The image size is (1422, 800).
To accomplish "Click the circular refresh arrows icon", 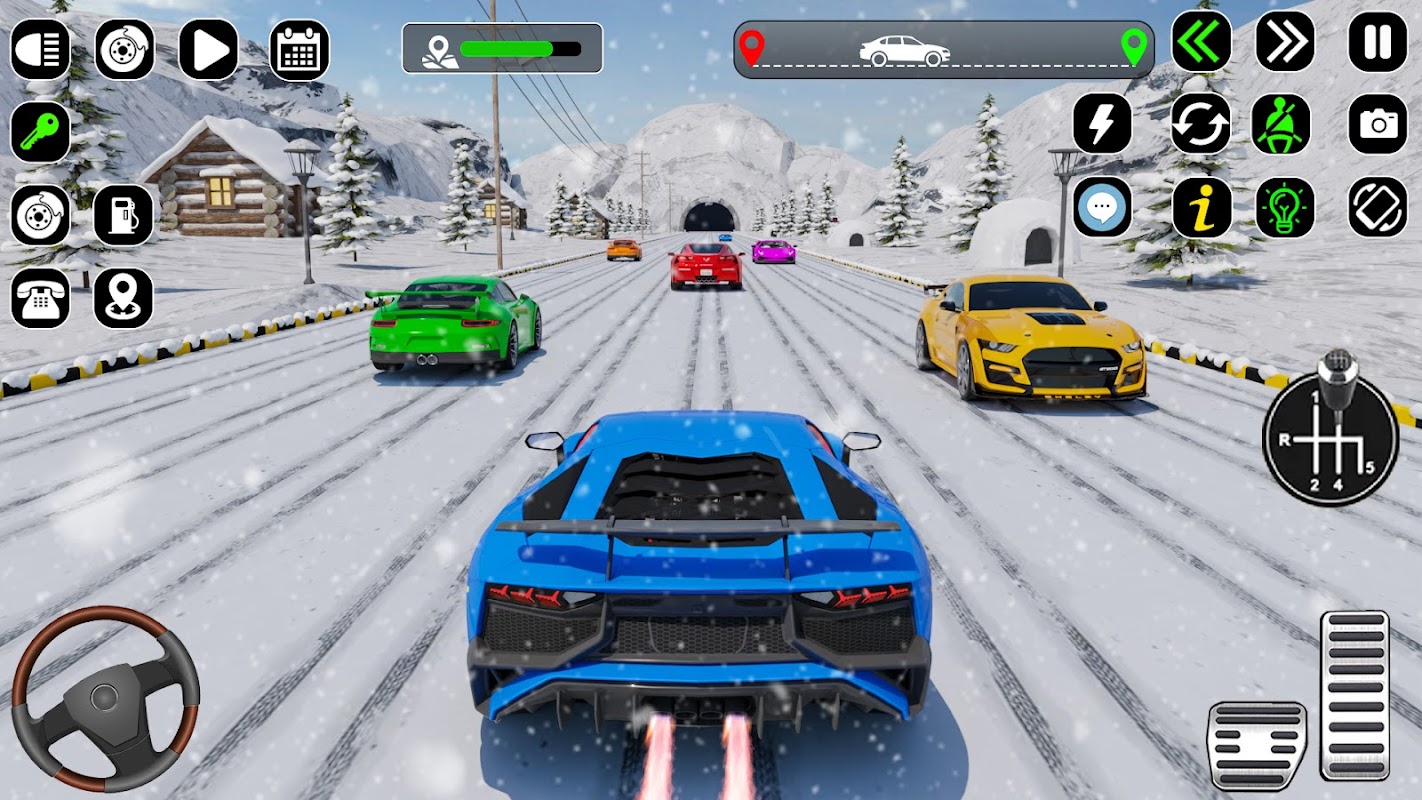I will [x=1201, y=124].
